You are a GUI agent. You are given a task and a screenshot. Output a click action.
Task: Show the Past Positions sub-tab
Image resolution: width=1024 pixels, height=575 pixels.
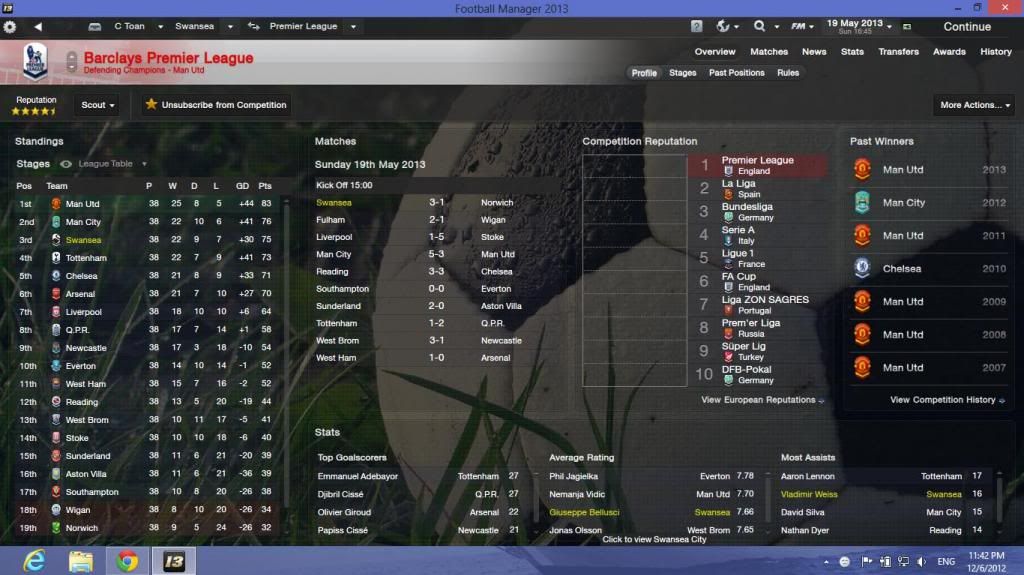[736, 73]
